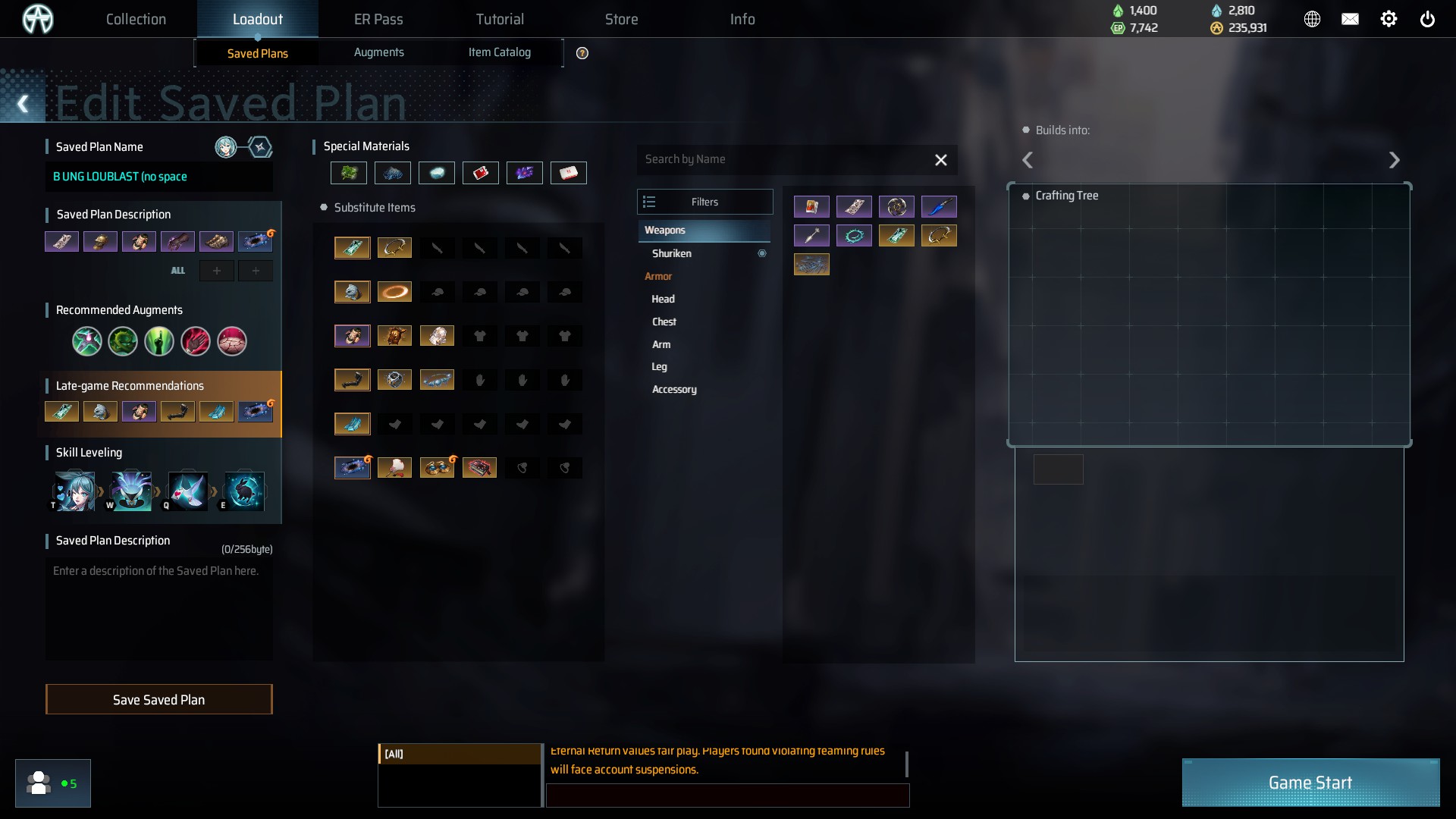The width and height of the screenshot is (1456, 819).
Task: Open the Store menu
Action: coord(621,19)
